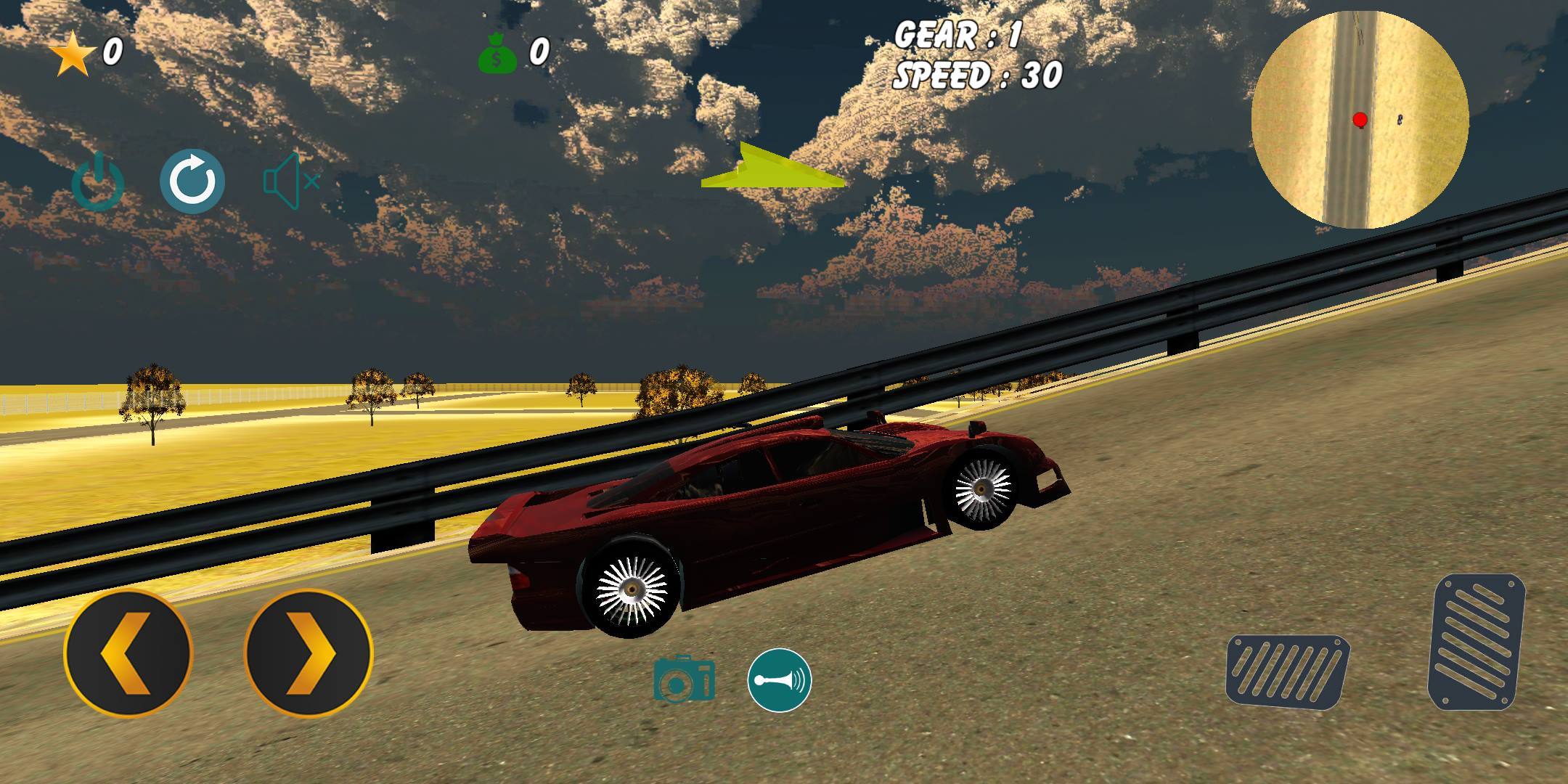This screenshot has height=784, width=1568.
Task: Tap the restart level icon
Action: point(193,180)
